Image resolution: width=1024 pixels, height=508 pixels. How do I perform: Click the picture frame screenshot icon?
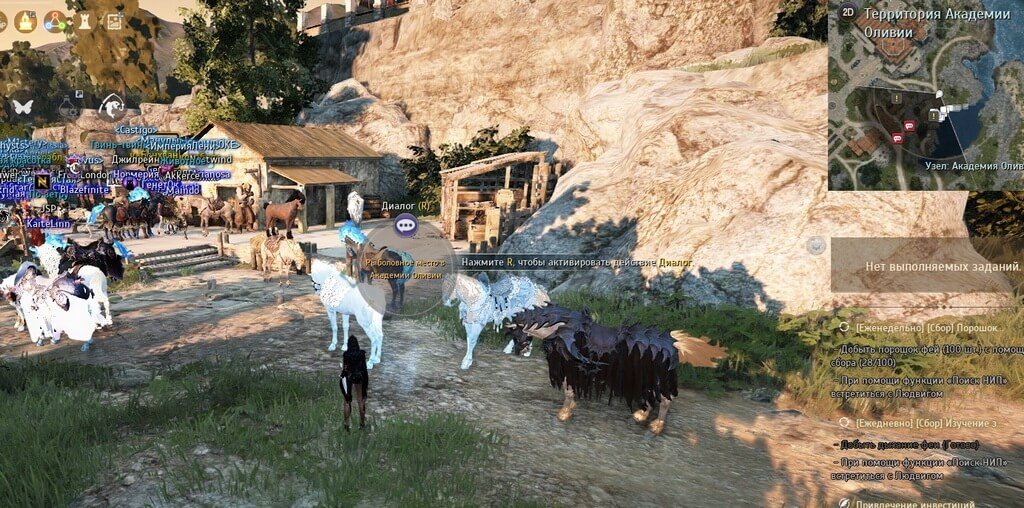coord(113,21)
